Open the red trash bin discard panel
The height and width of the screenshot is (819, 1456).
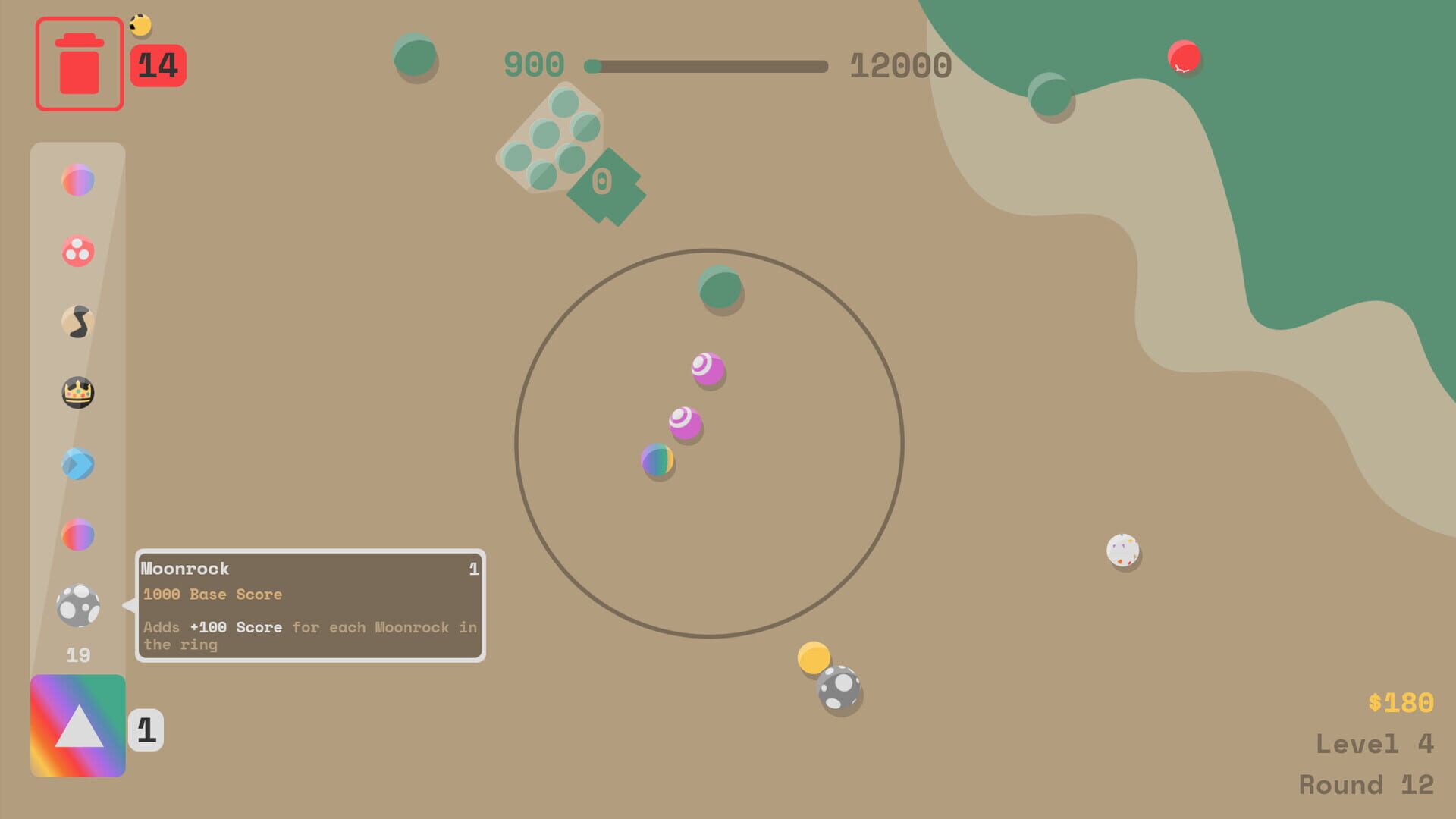click(x=79, y=64)
